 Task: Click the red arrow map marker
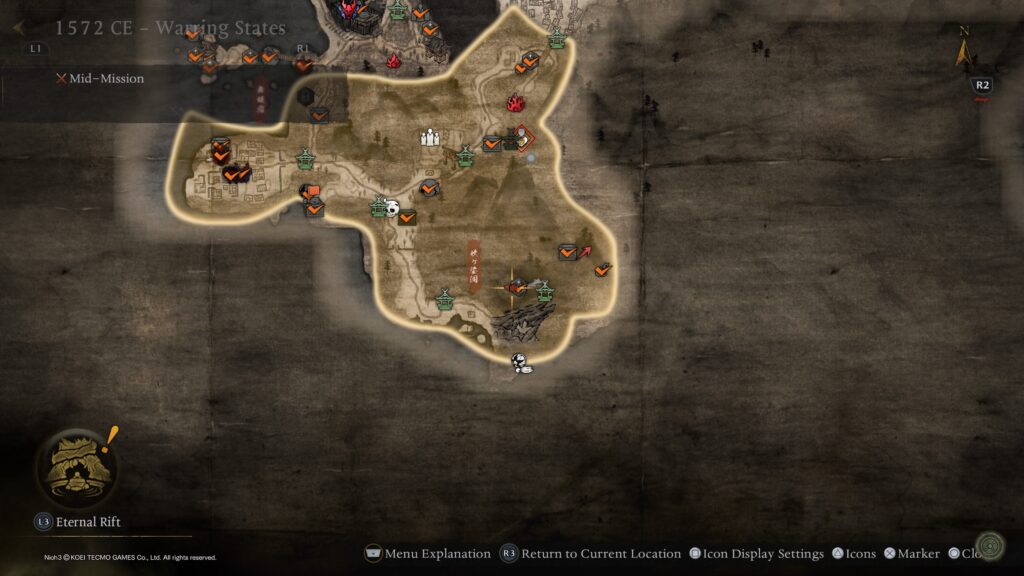[585, 250]
